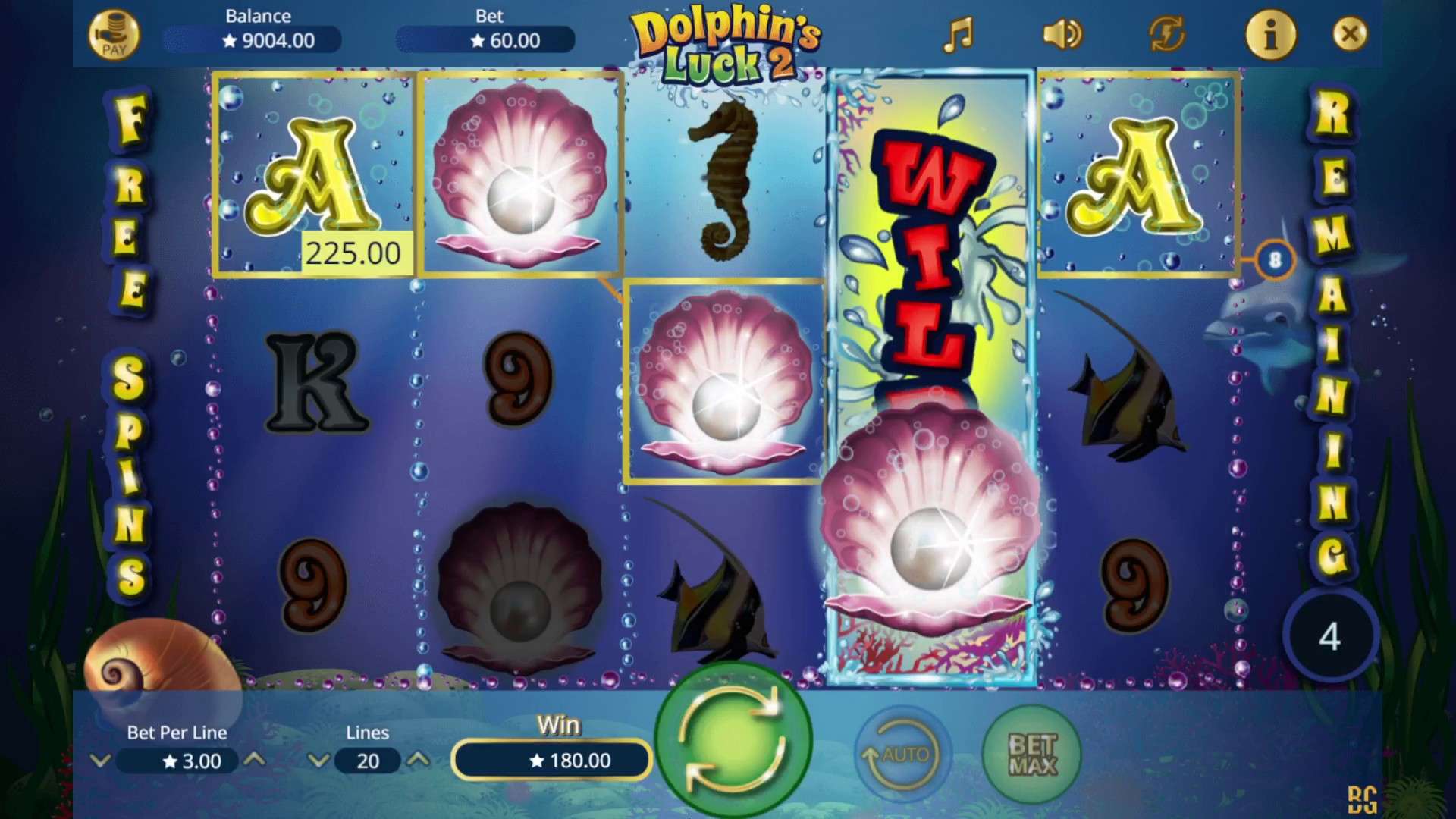Increase Lines using the up chevron
1456x819 pixels.
tap(422, 761)
